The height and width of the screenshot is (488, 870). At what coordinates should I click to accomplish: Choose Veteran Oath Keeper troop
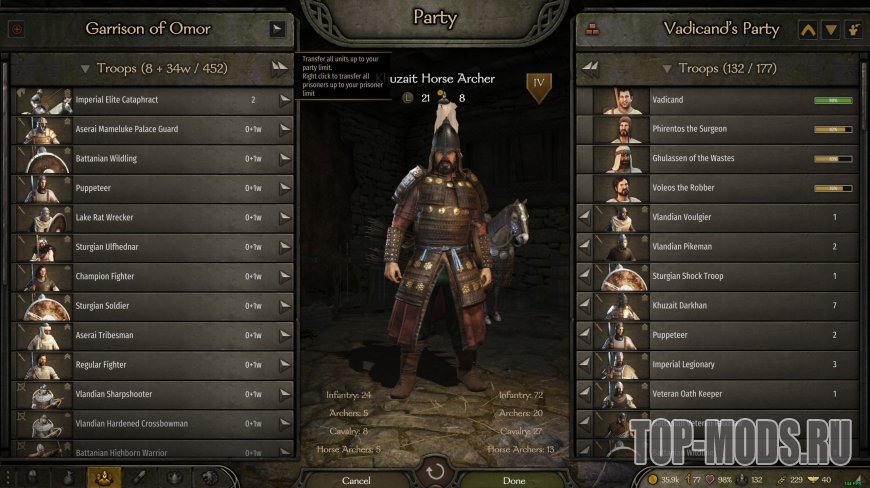coord(720,394)
